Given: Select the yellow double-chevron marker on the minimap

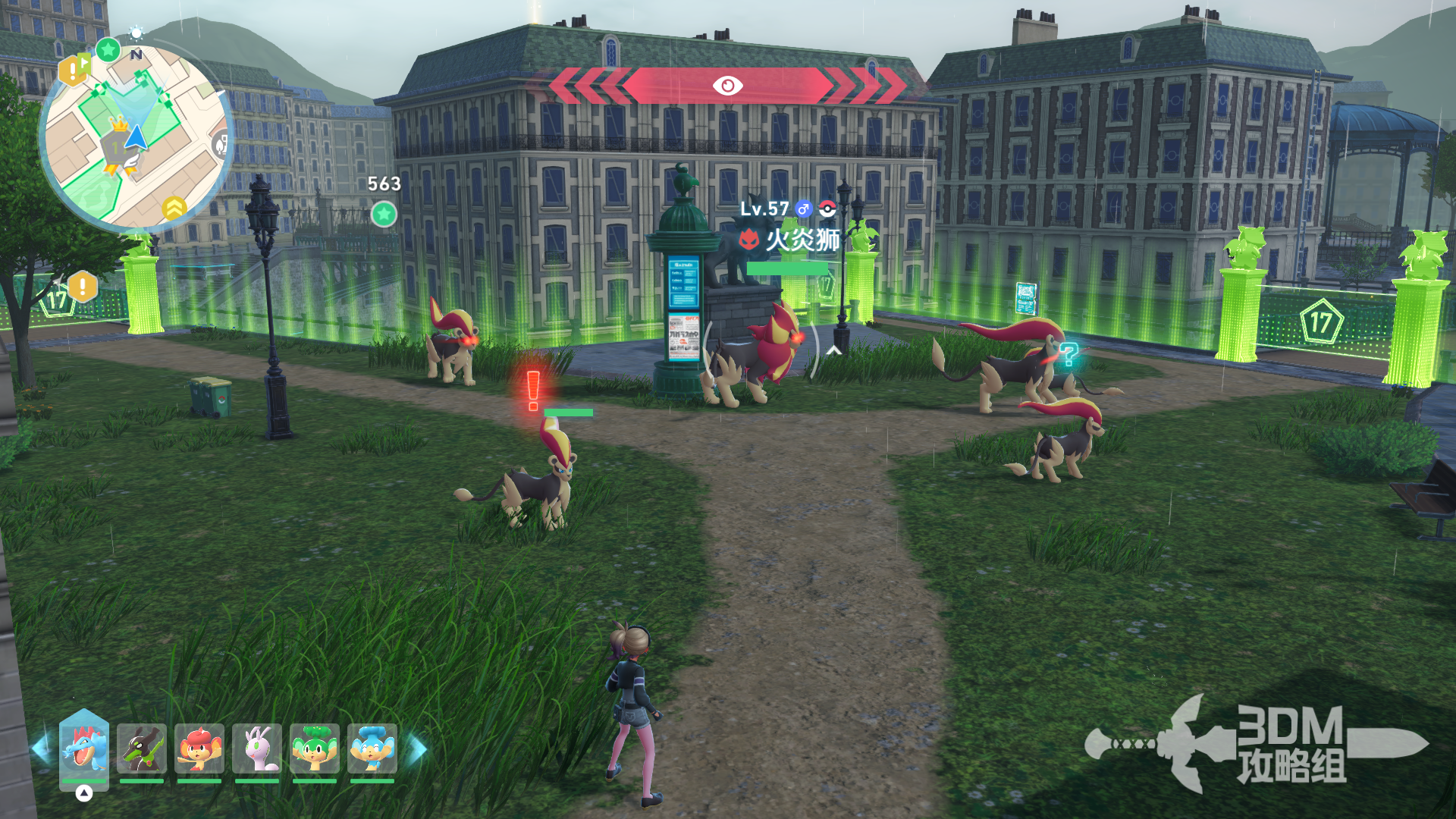Looking at the screenshot, I should tap(174, 207).
